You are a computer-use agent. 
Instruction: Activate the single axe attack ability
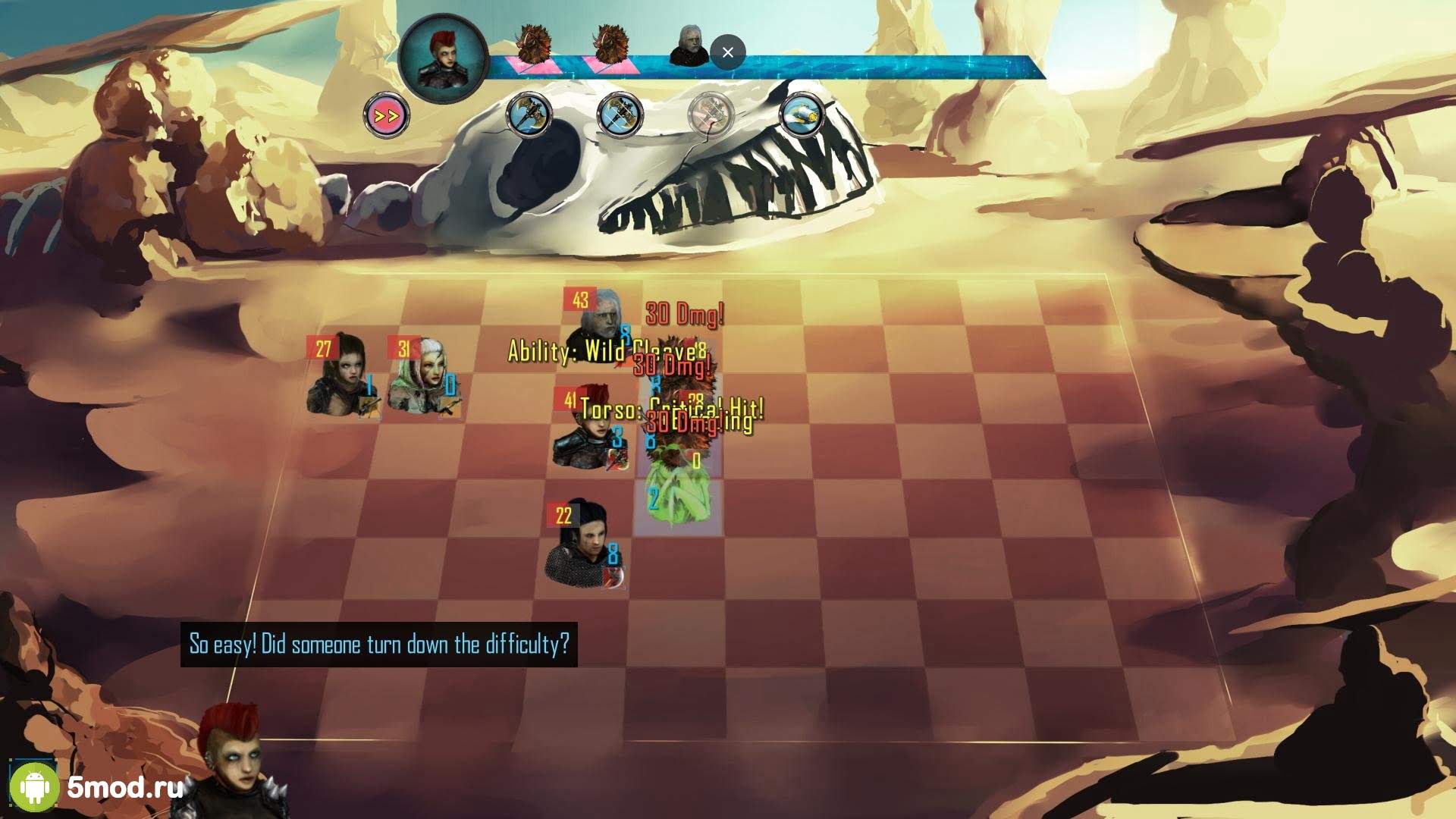pyautogui.click(x=529, y=115)
